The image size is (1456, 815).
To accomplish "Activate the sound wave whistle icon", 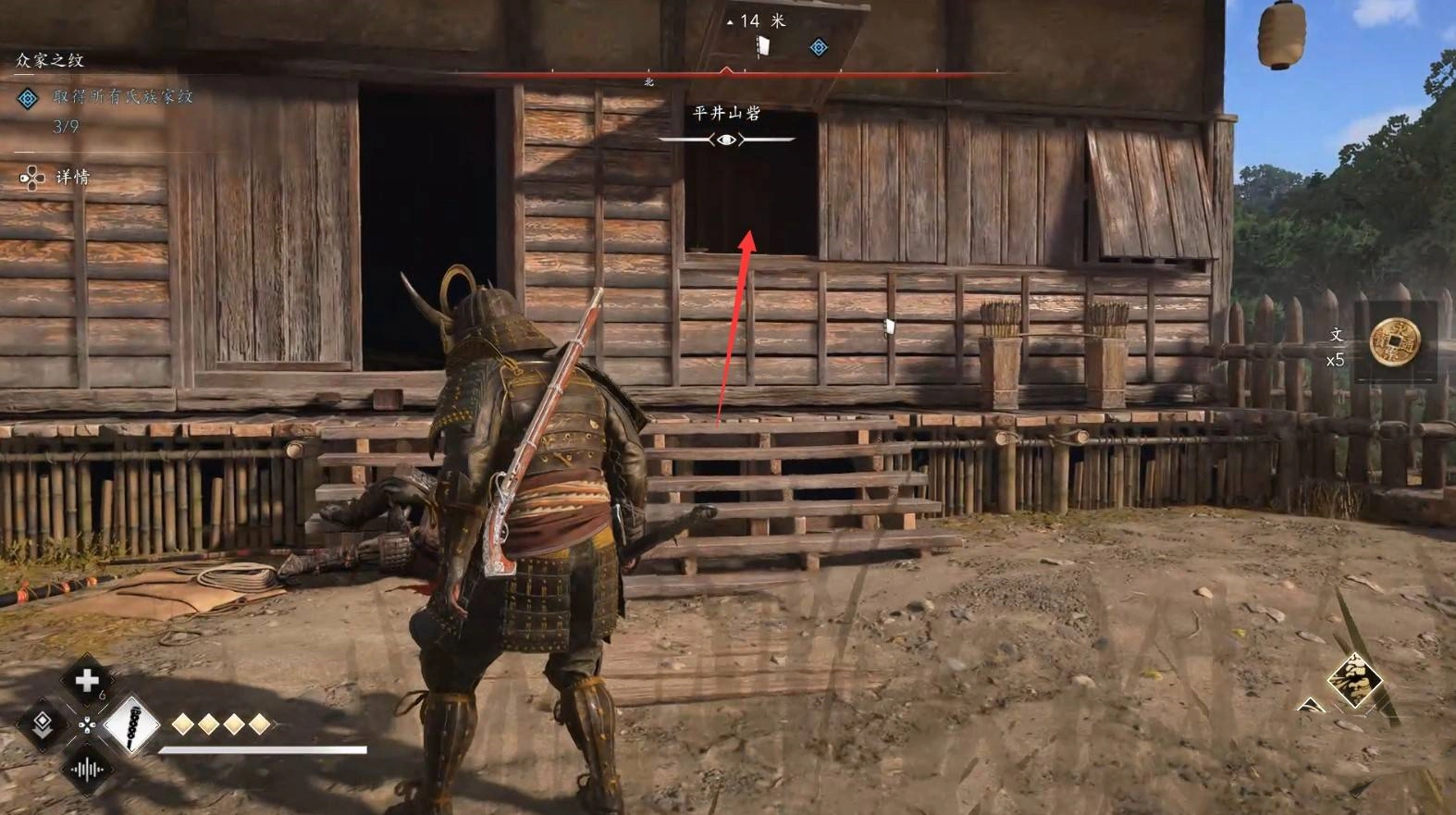I will coord(87,769).
